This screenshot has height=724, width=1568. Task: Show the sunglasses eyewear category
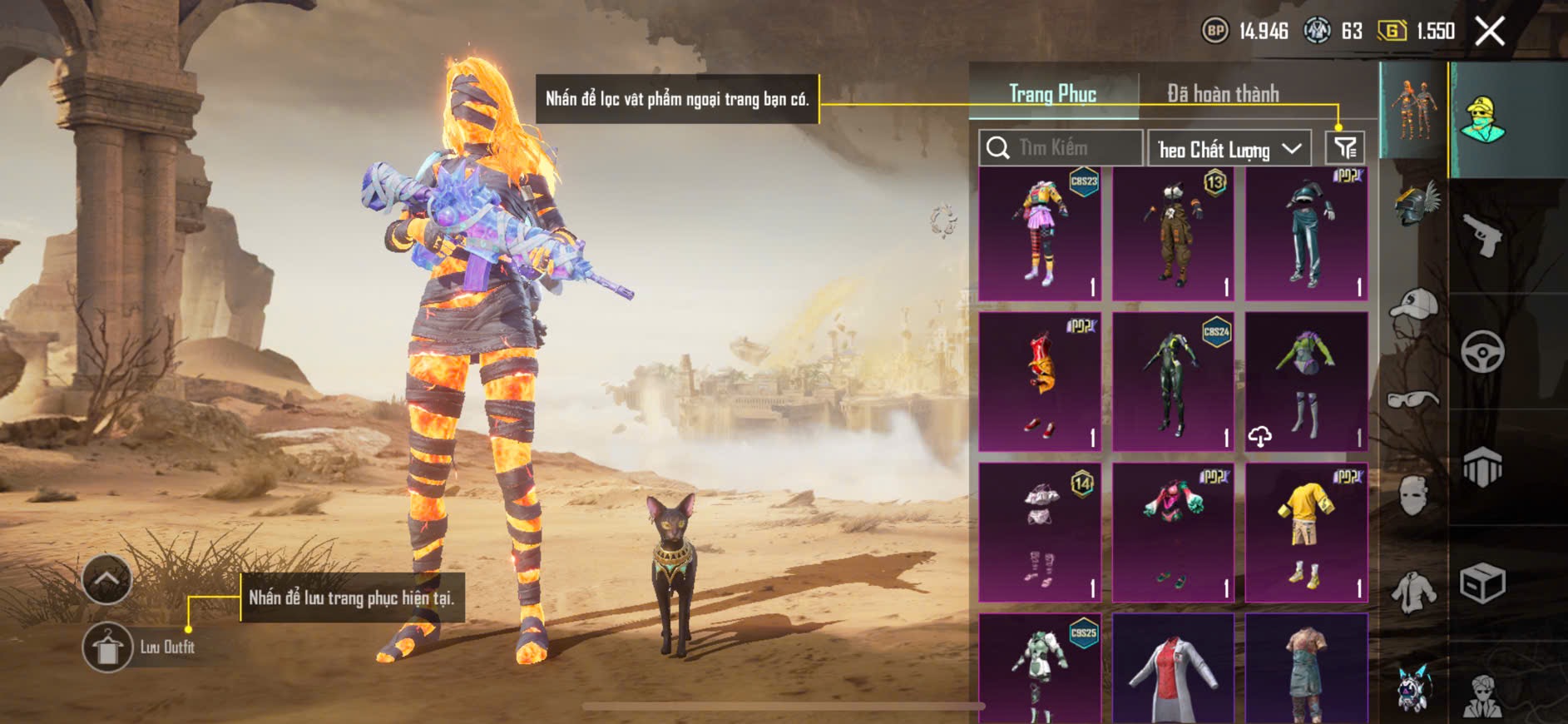tap(1413, 399)
